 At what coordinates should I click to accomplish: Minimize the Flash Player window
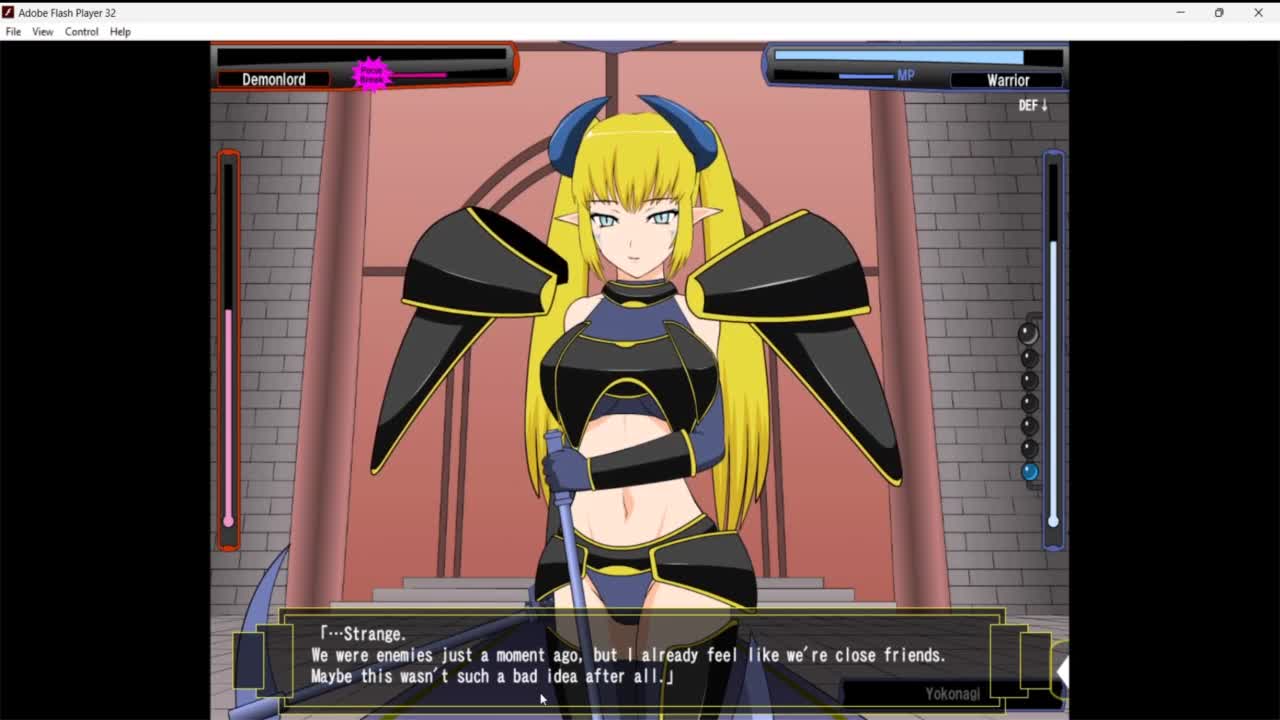1180,13
